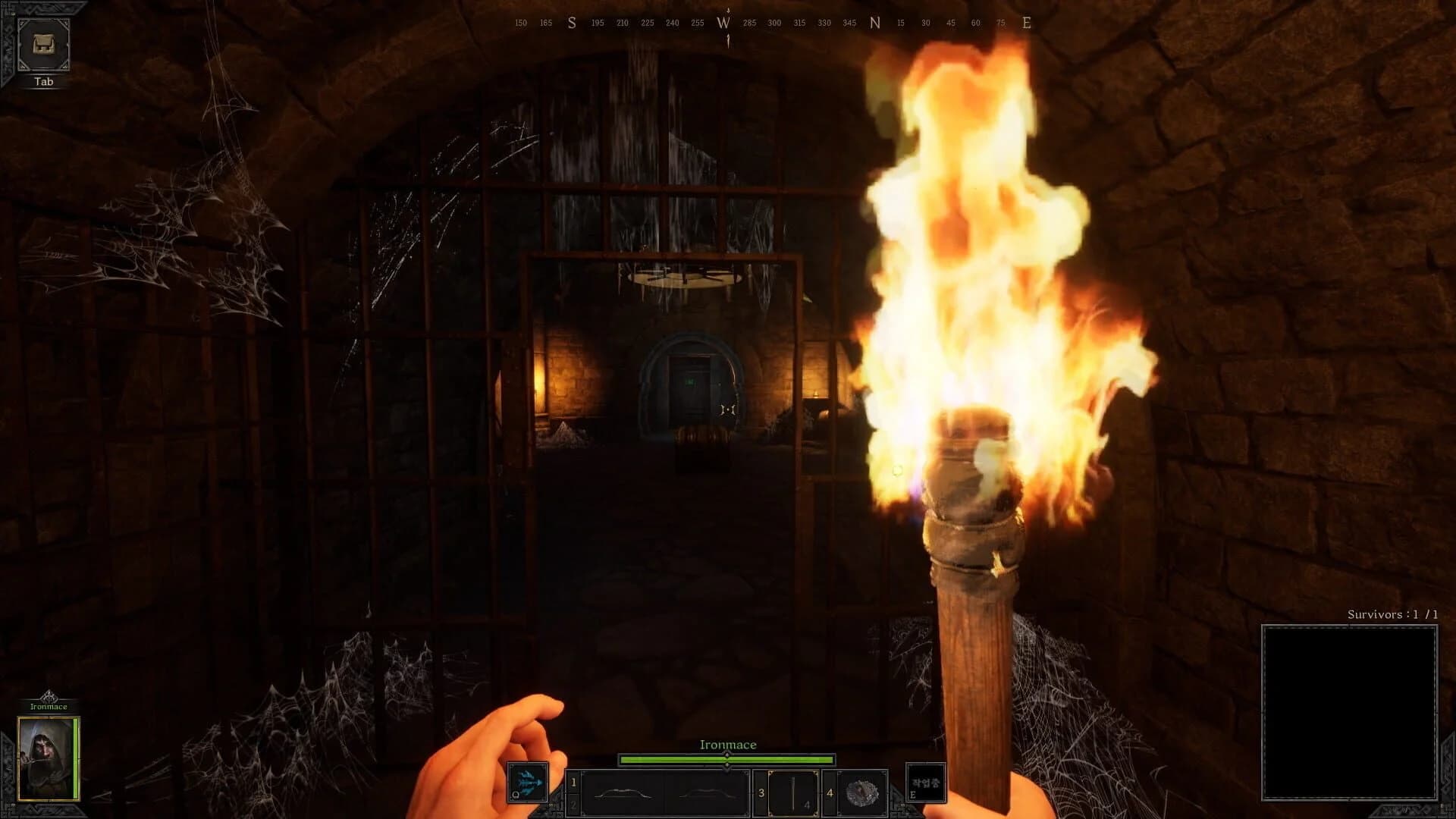Viewport: 1456px width, 819px height.
Task: Click the N marker on the compass bar
Action: click(x=874, y=23)
